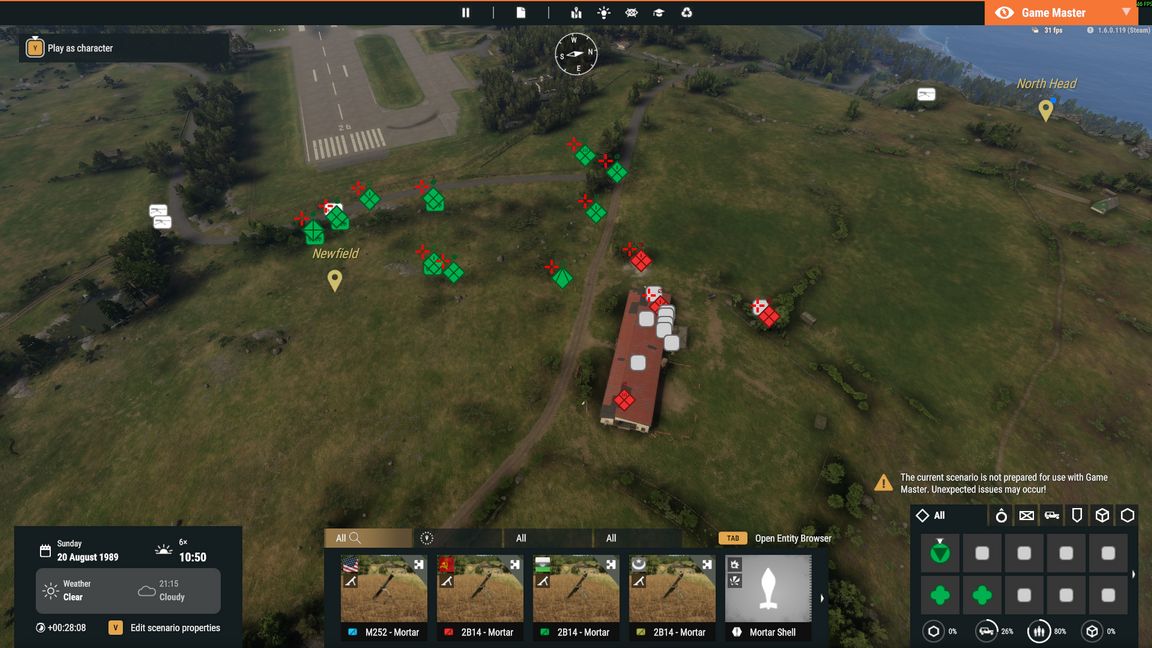Open the document page icon in top toolbar
Viewport: 1152px width, 648px height.
click(521, 13)
